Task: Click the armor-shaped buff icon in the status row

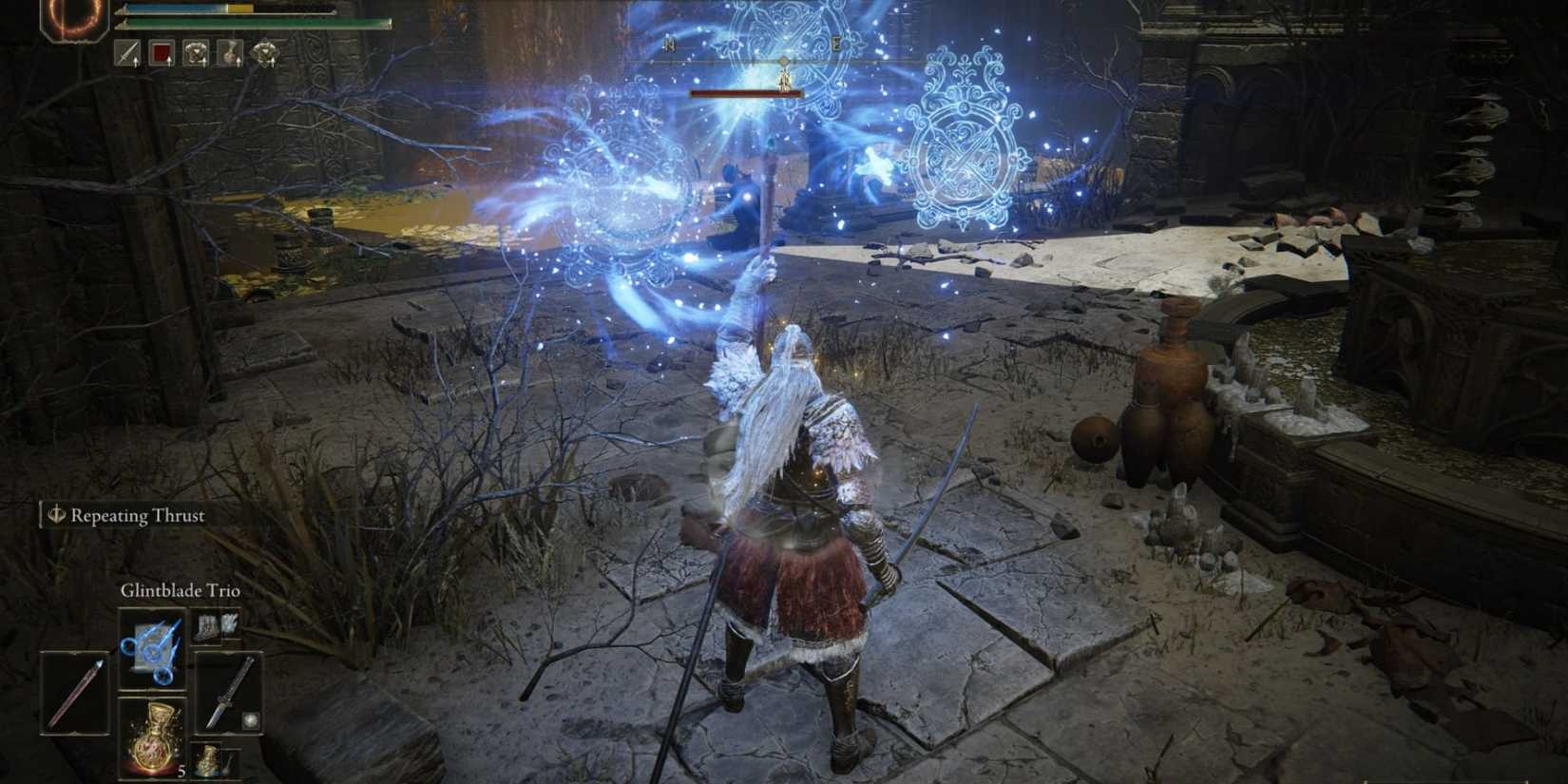Action: (197, 53)
